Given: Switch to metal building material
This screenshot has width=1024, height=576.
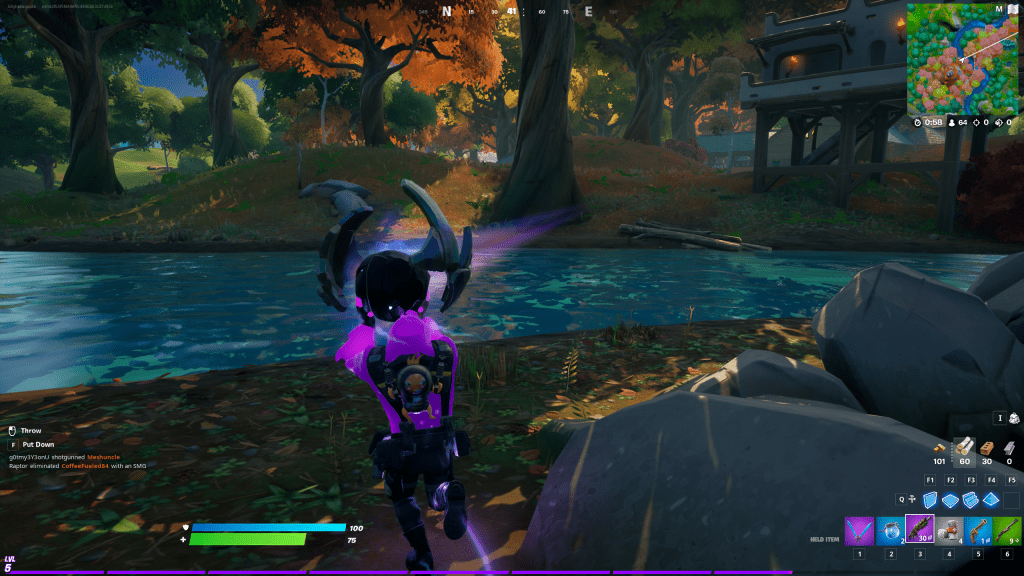Looking at the screenshot, I should pyautogui.click(x=1010, y=447).
